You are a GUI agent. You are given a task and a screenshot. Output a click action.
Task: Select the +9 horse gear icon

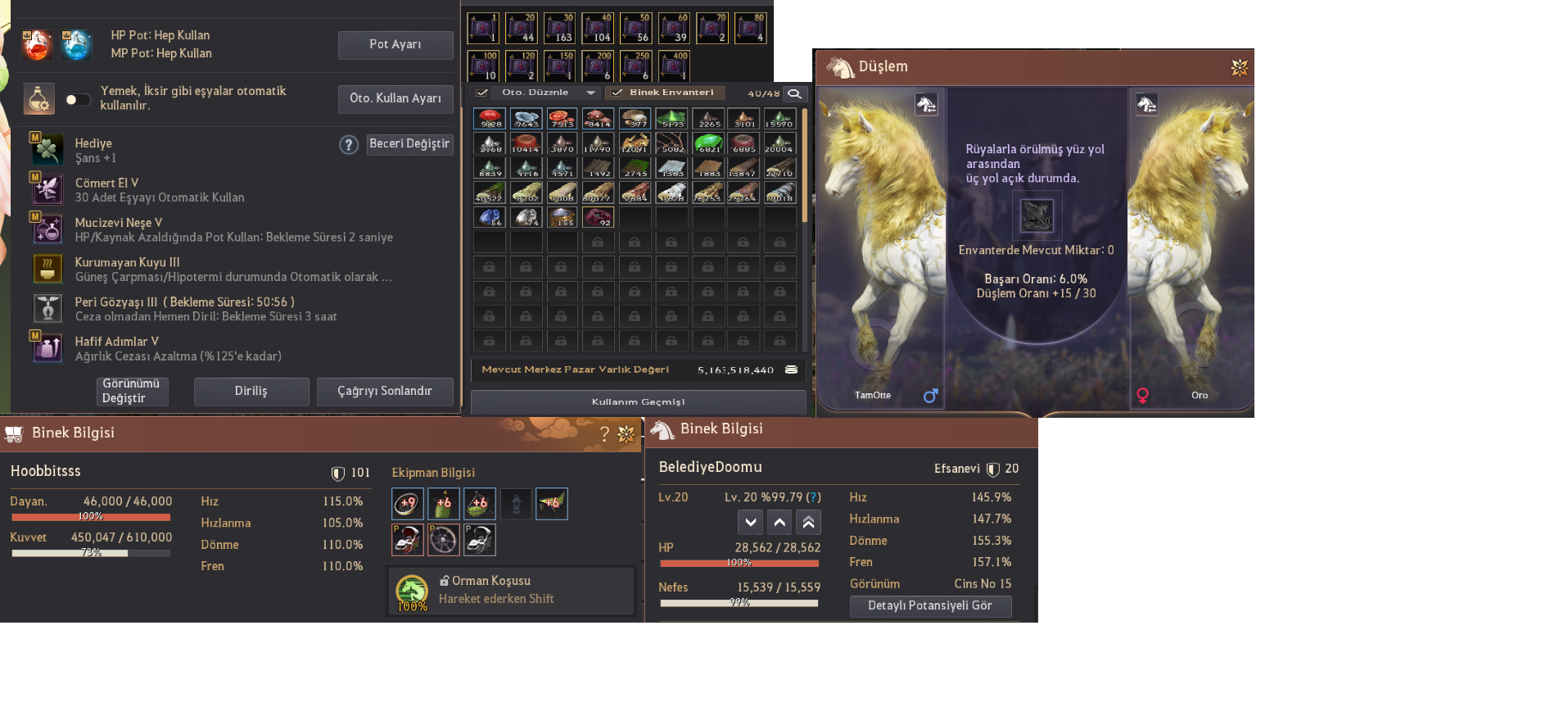point(407,503)
